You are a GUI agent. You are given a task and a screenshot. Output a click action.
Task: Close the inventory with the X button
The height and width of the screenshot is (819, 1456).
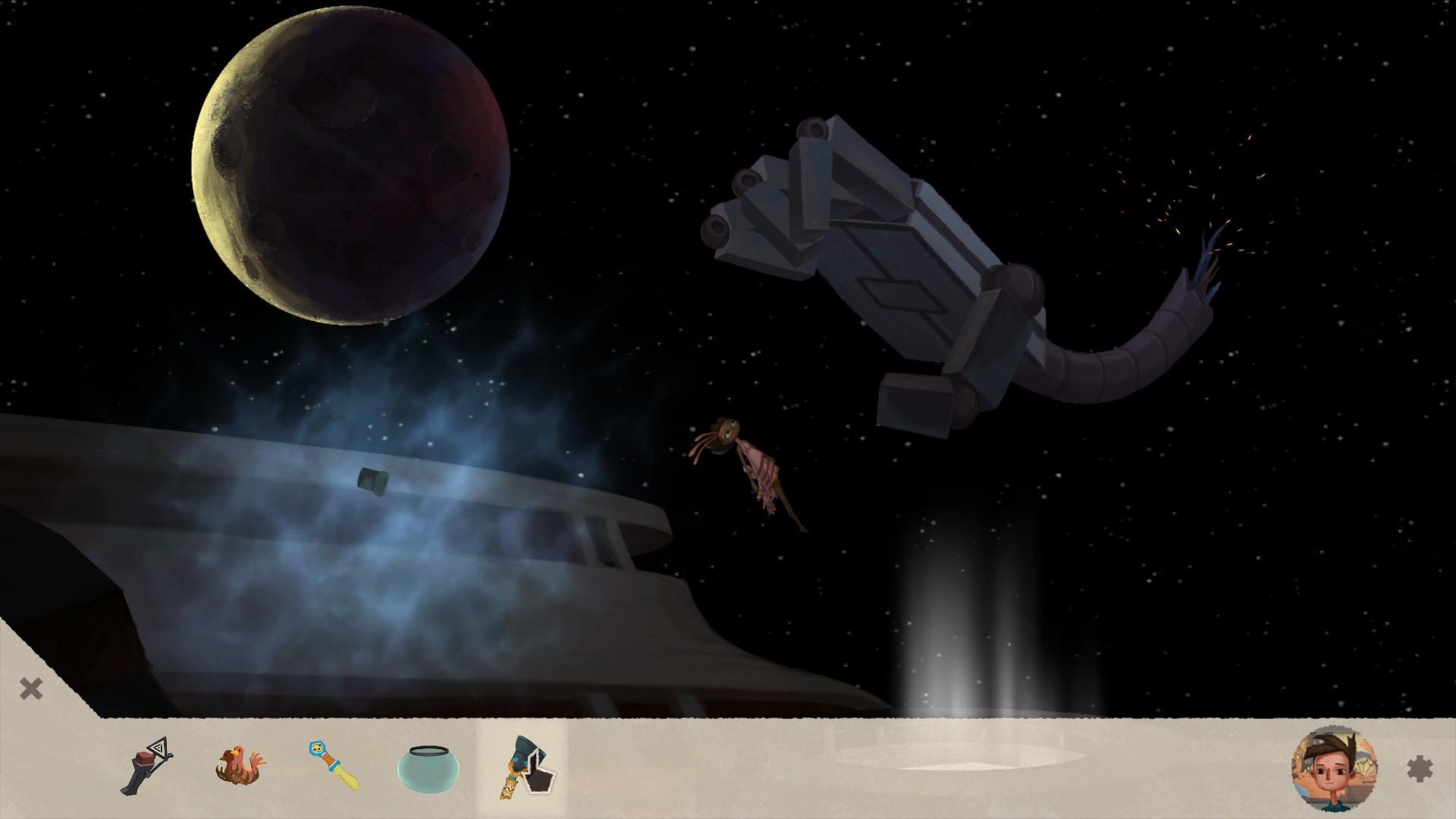pyautogui.click(x=31, y=689)
